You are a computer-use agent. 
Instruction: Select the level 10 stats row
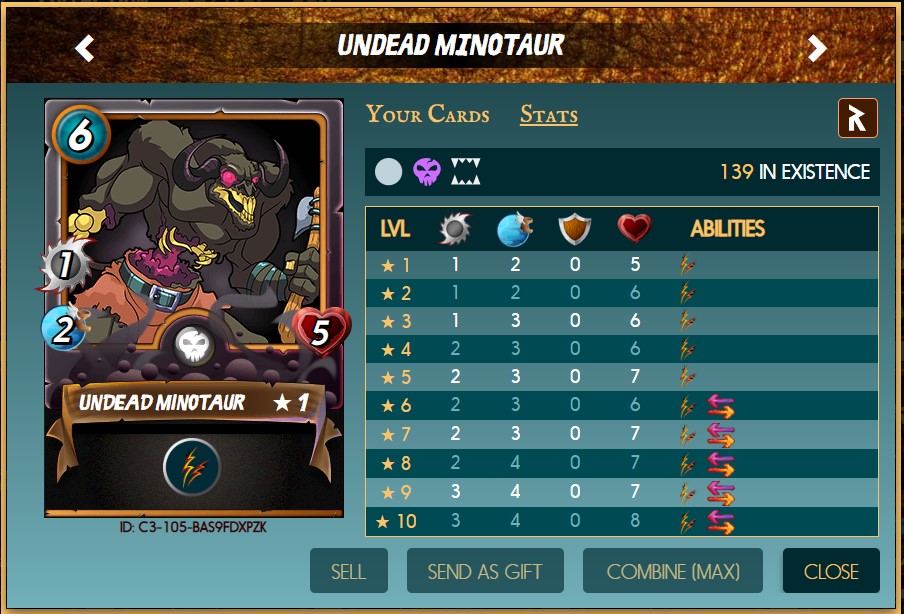(621, 521)
